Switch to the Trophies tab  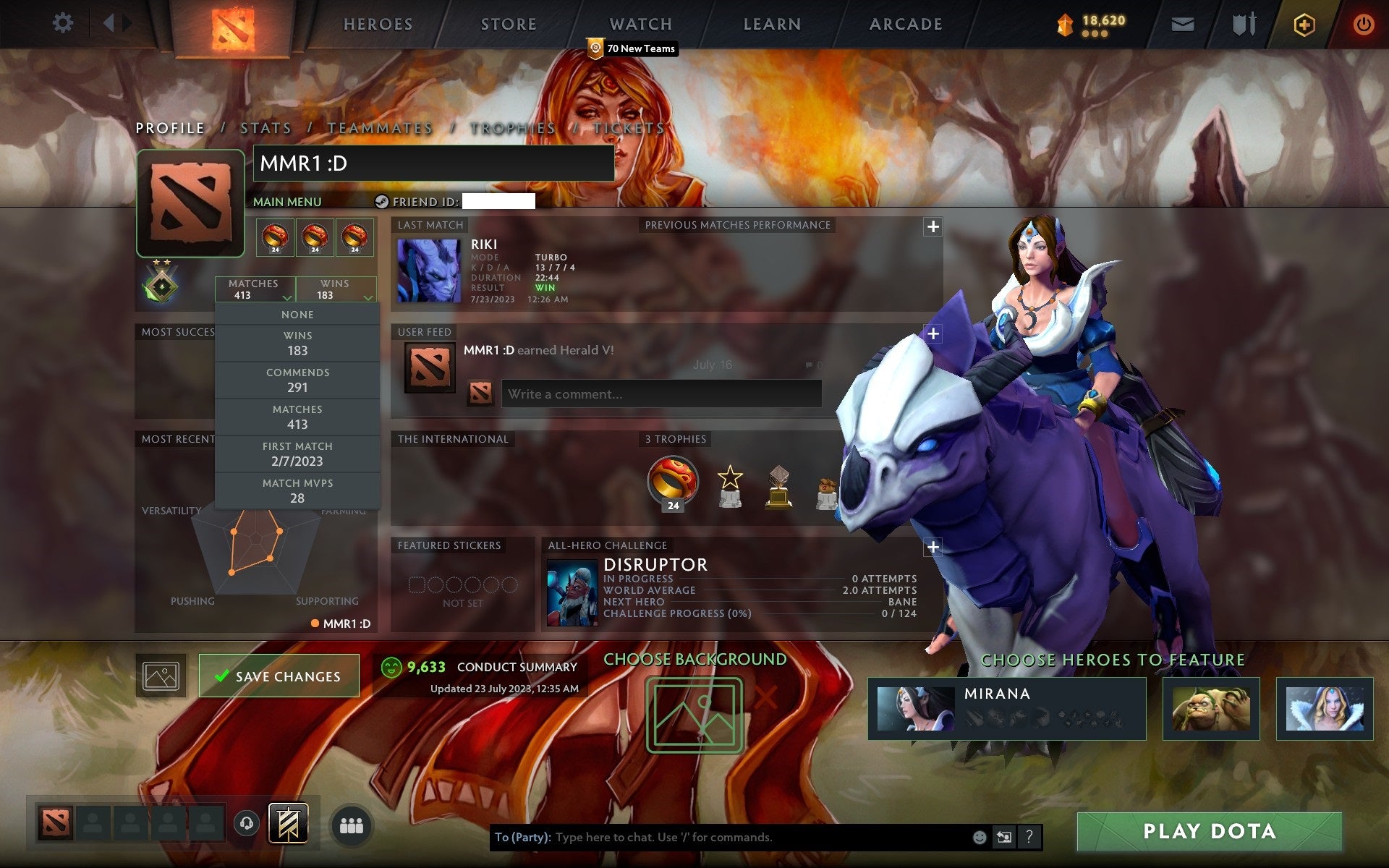coord(511,127)
